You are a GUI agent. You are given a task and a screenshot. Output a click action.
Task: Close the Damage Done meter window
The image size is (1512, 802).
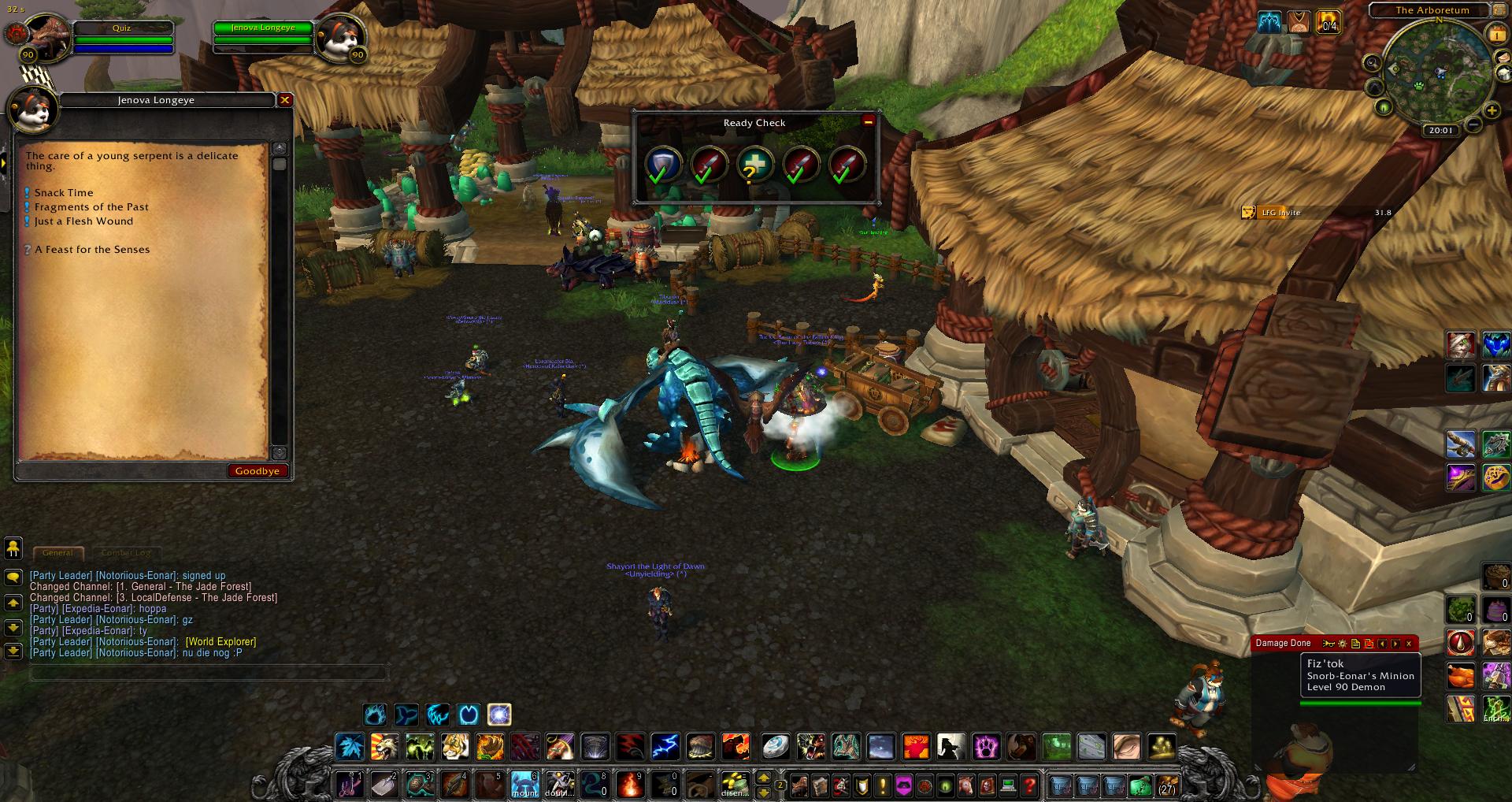tap(1409, 644)
